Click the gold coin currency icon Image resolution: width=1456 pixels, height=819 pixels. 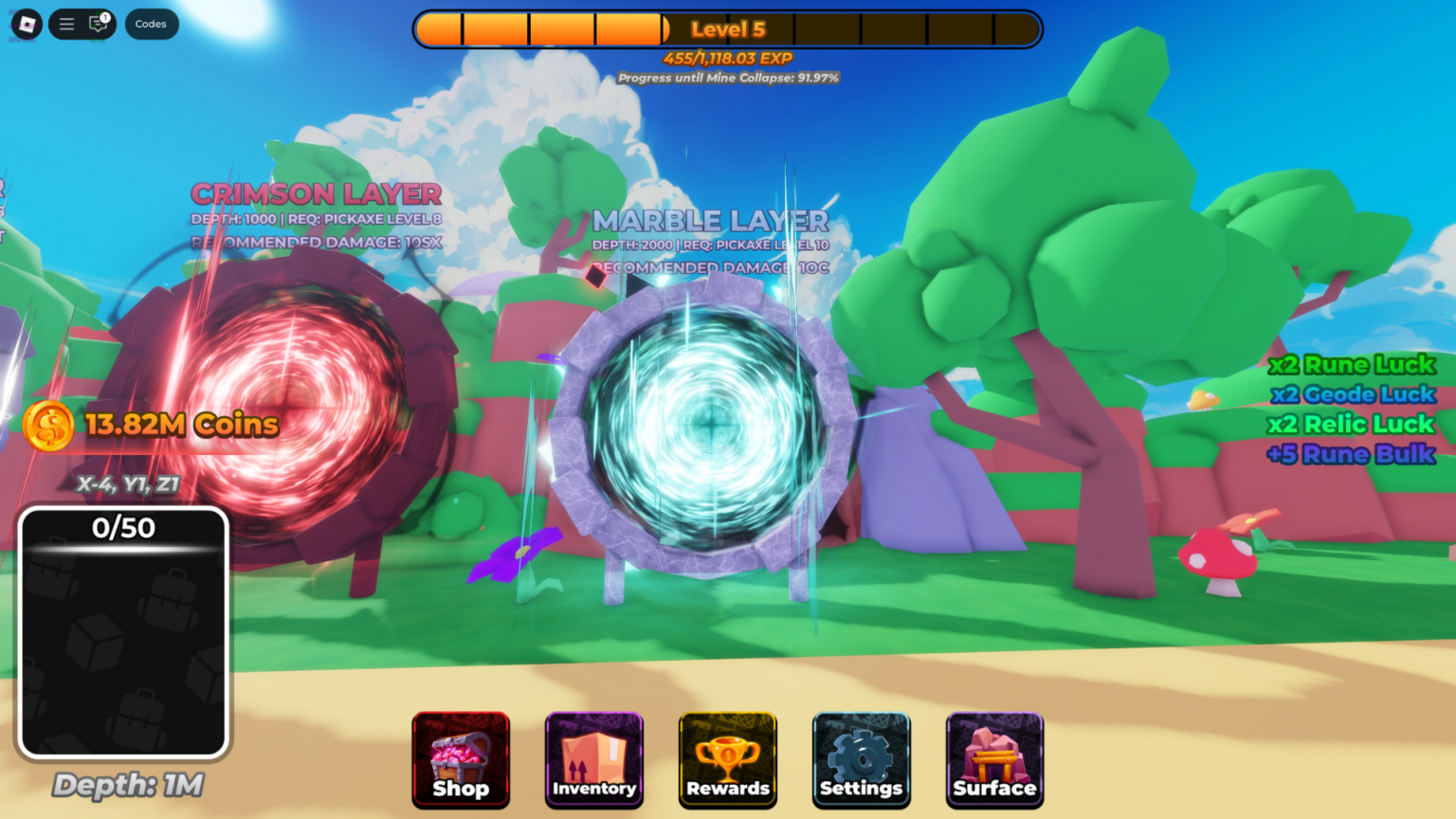point(46,426)
